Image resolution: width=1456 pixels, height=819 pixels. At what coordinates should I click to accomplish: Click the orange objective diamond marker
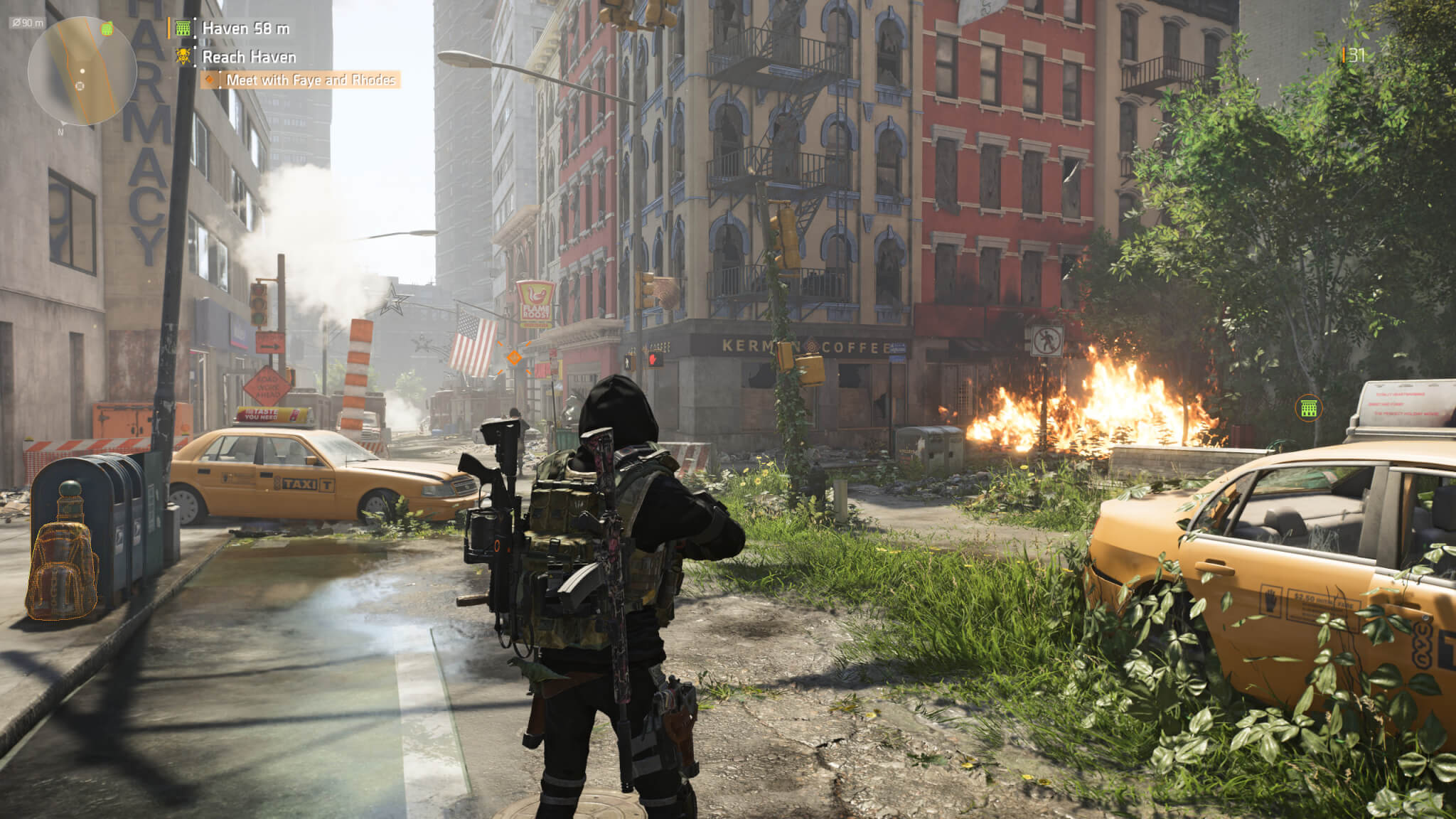pyautogui.click(x=513, y=358)
